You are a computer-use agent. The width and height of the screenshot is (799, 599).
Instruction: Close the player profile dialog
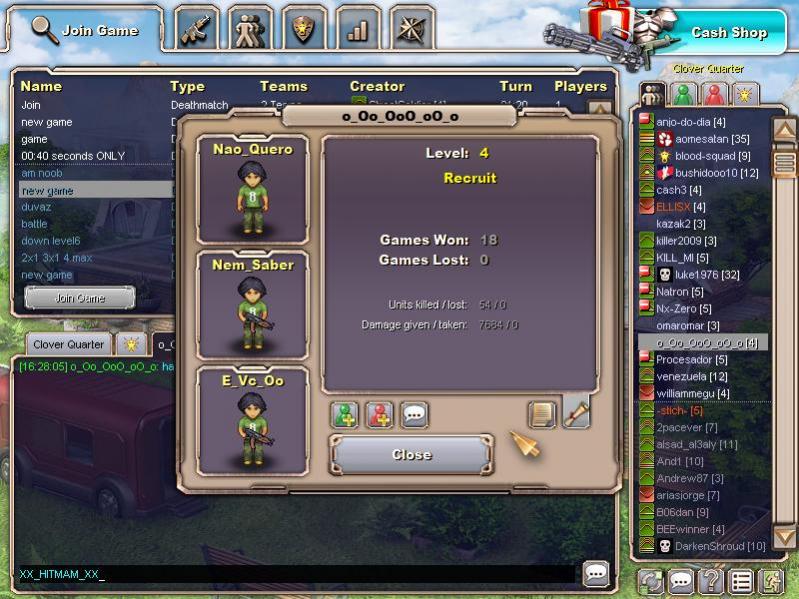411,455
